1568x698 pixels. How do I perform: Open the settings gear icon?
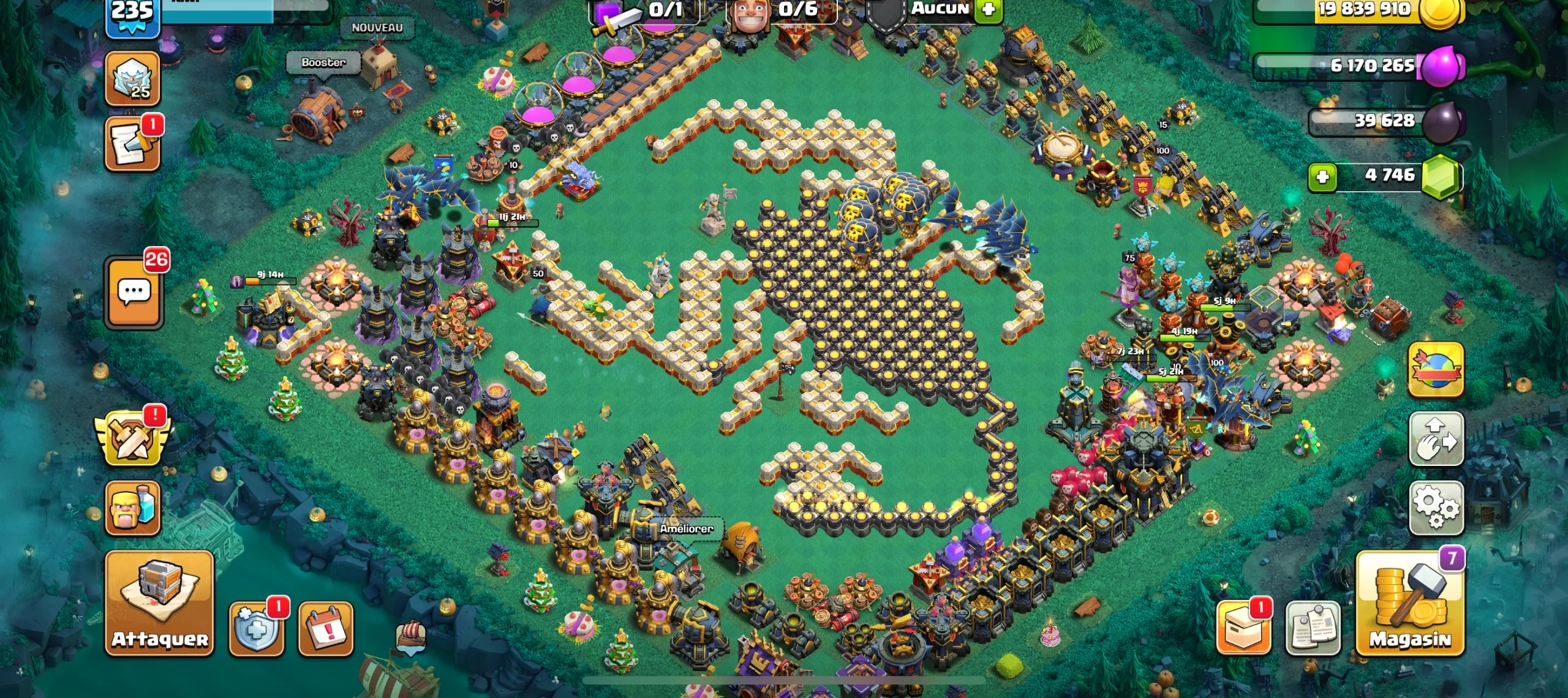click(x=1436, y=508)
